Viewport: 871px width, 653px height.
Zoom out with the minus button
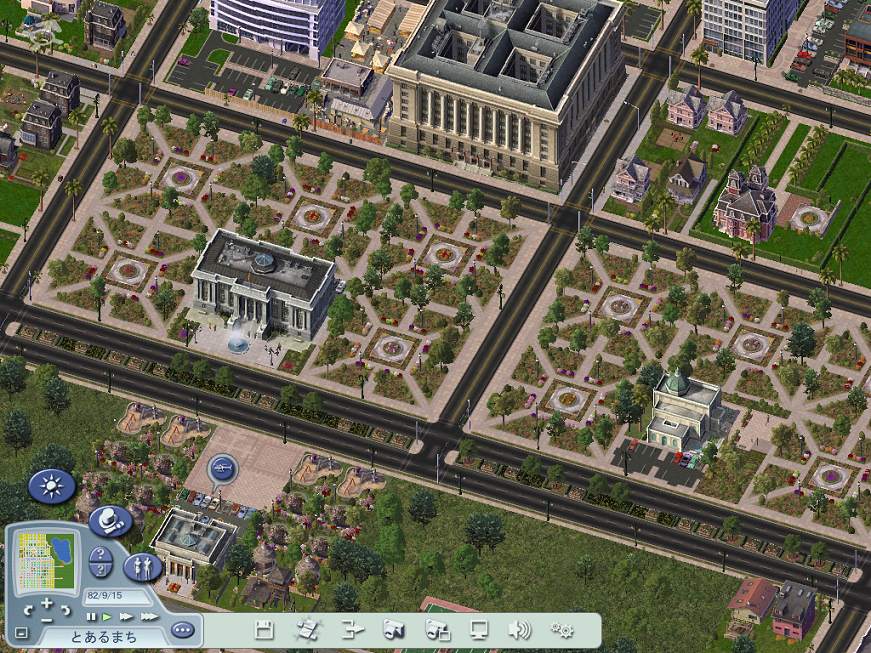click(47, 620)
